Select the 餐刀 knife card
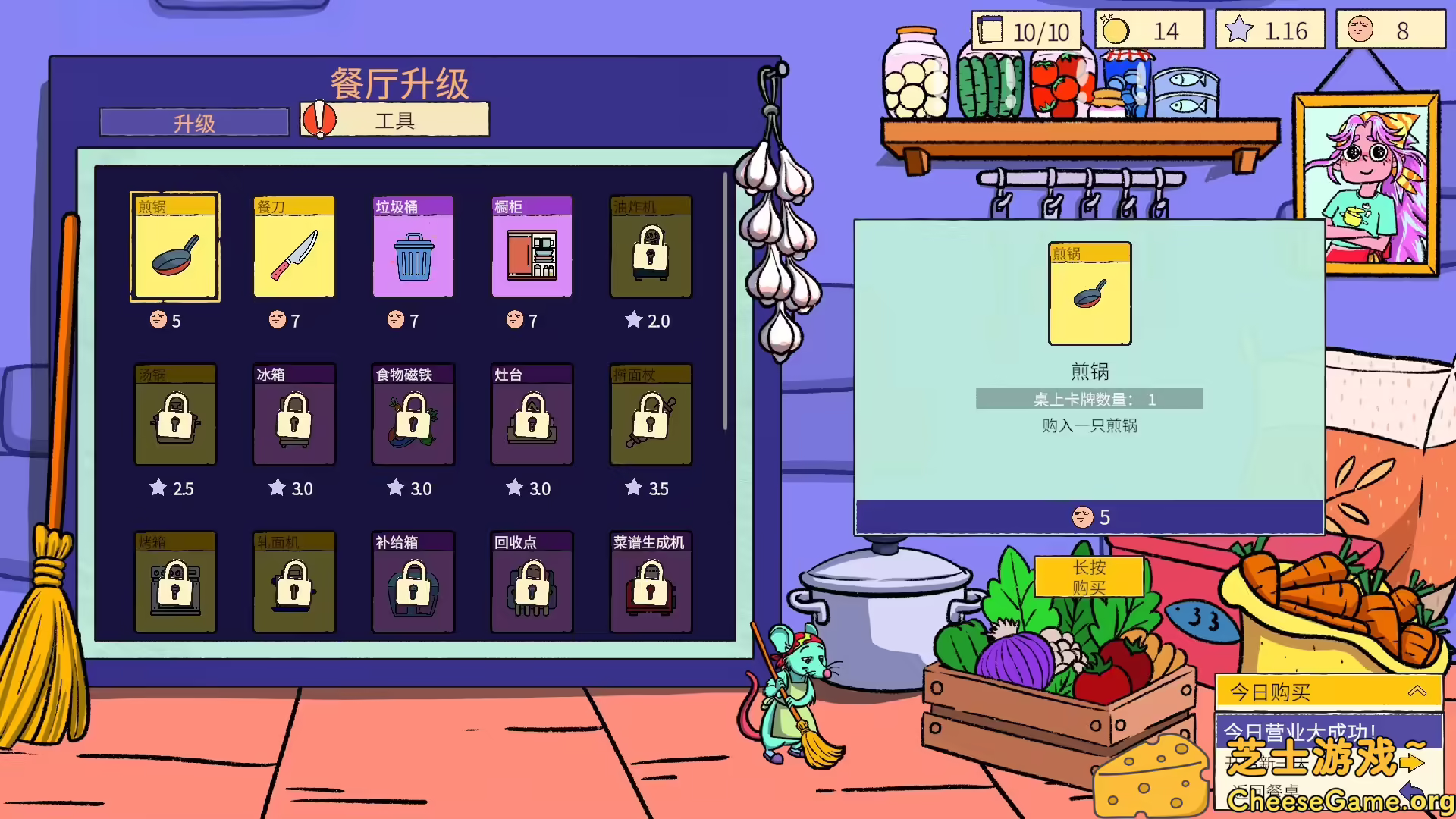Image resolution: width=1456 pixels, height=819 pixels. point(293,248)
